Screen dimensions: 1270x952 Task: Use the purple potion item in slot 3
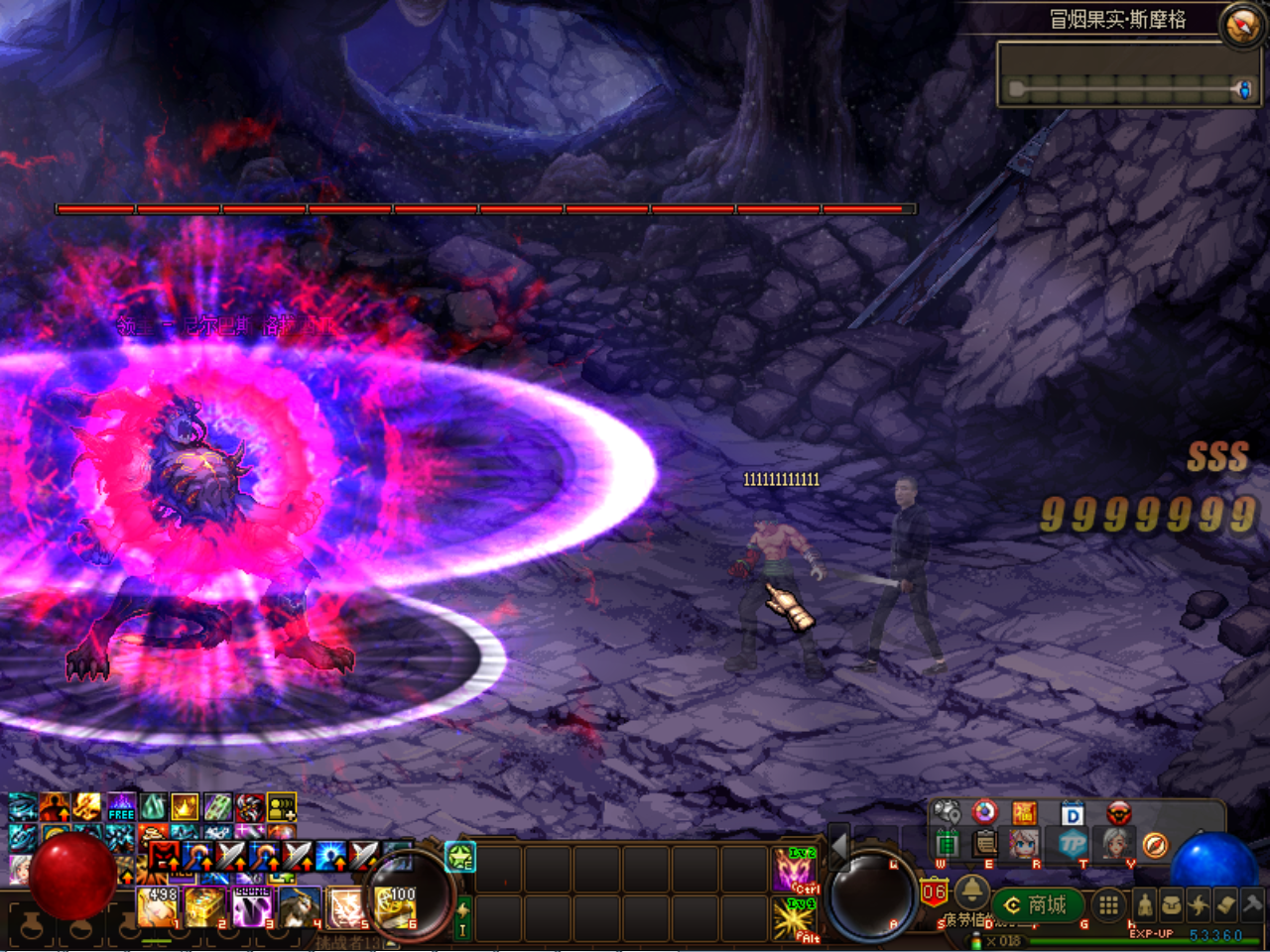(251, 906)
